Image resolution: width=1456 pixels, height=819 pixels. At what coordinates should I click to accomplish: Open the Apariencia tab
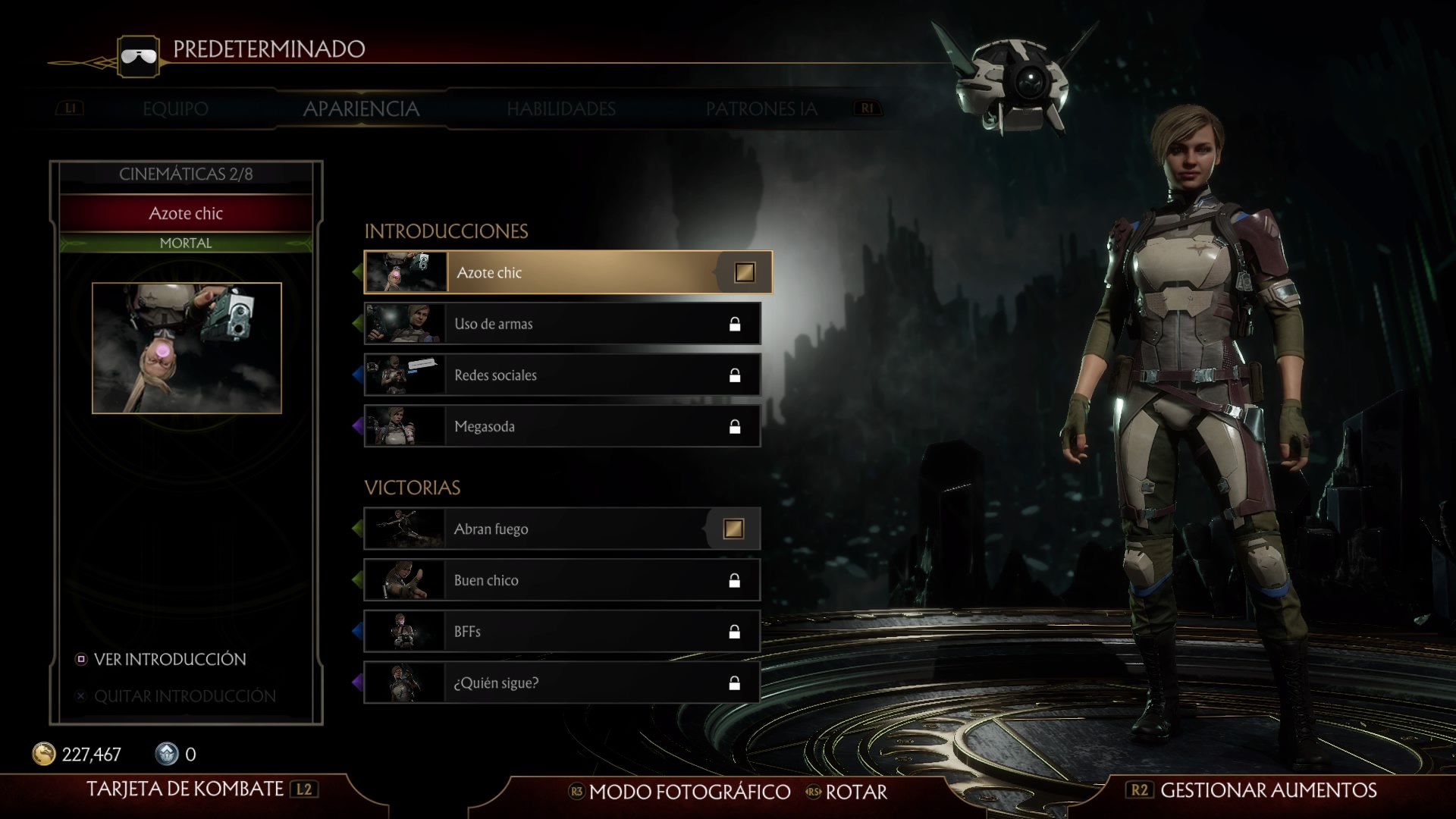(x=361, y=109)
